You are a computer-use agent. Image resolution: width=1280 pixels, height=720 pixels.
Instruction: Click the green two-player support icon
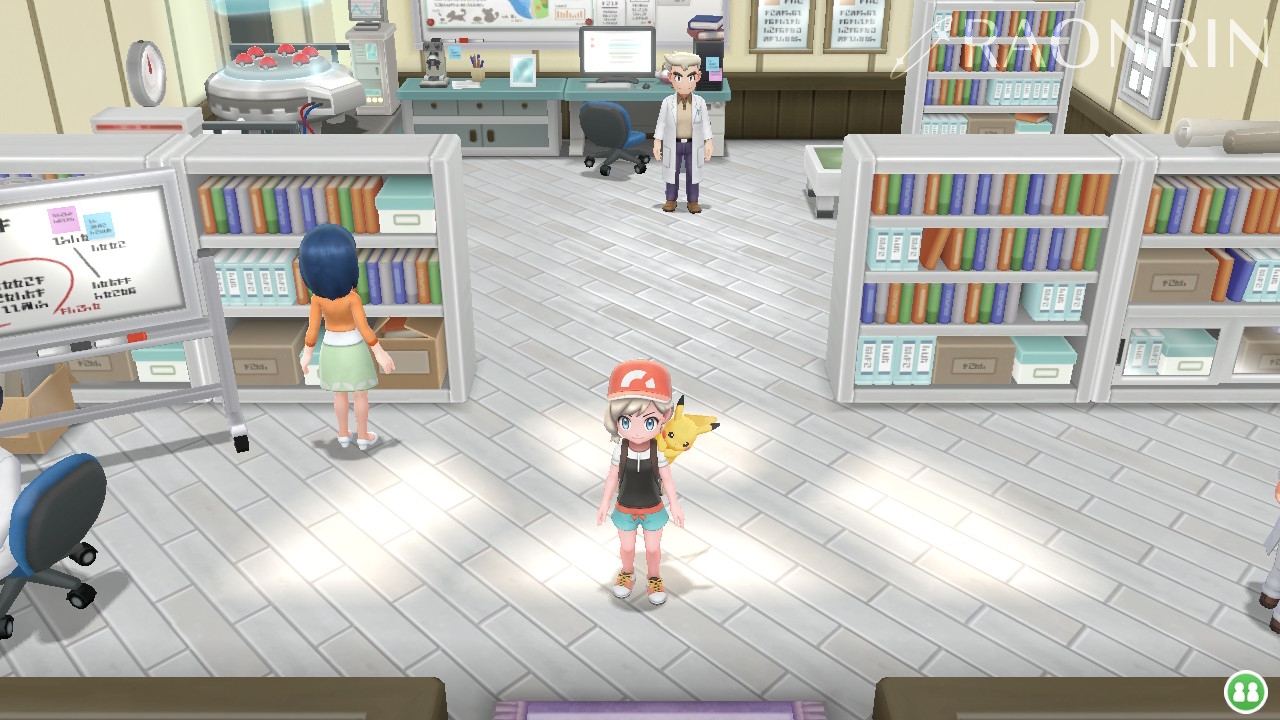click(x=1245, y=692)
